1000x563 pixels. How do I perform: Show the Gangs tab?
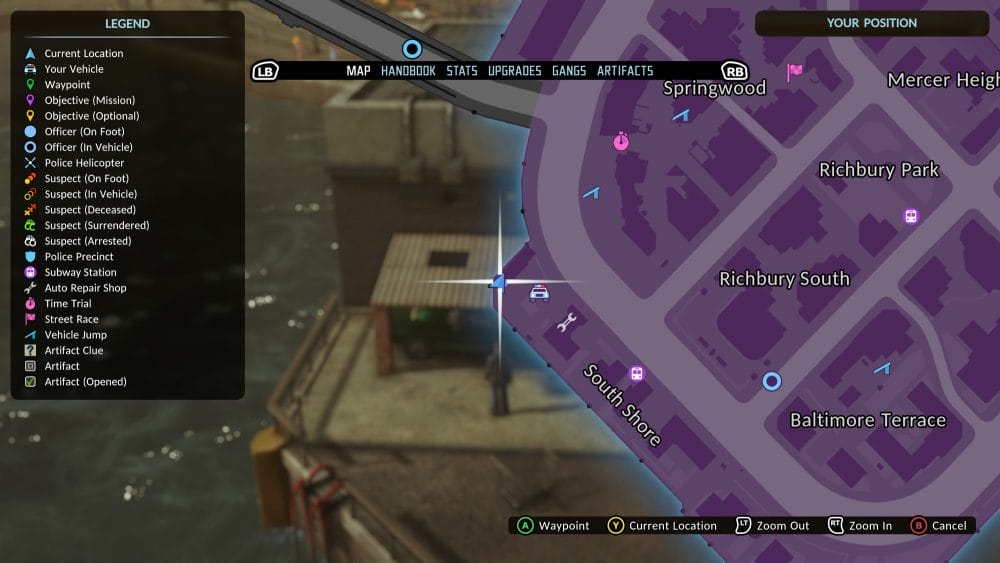coord(569,71)
